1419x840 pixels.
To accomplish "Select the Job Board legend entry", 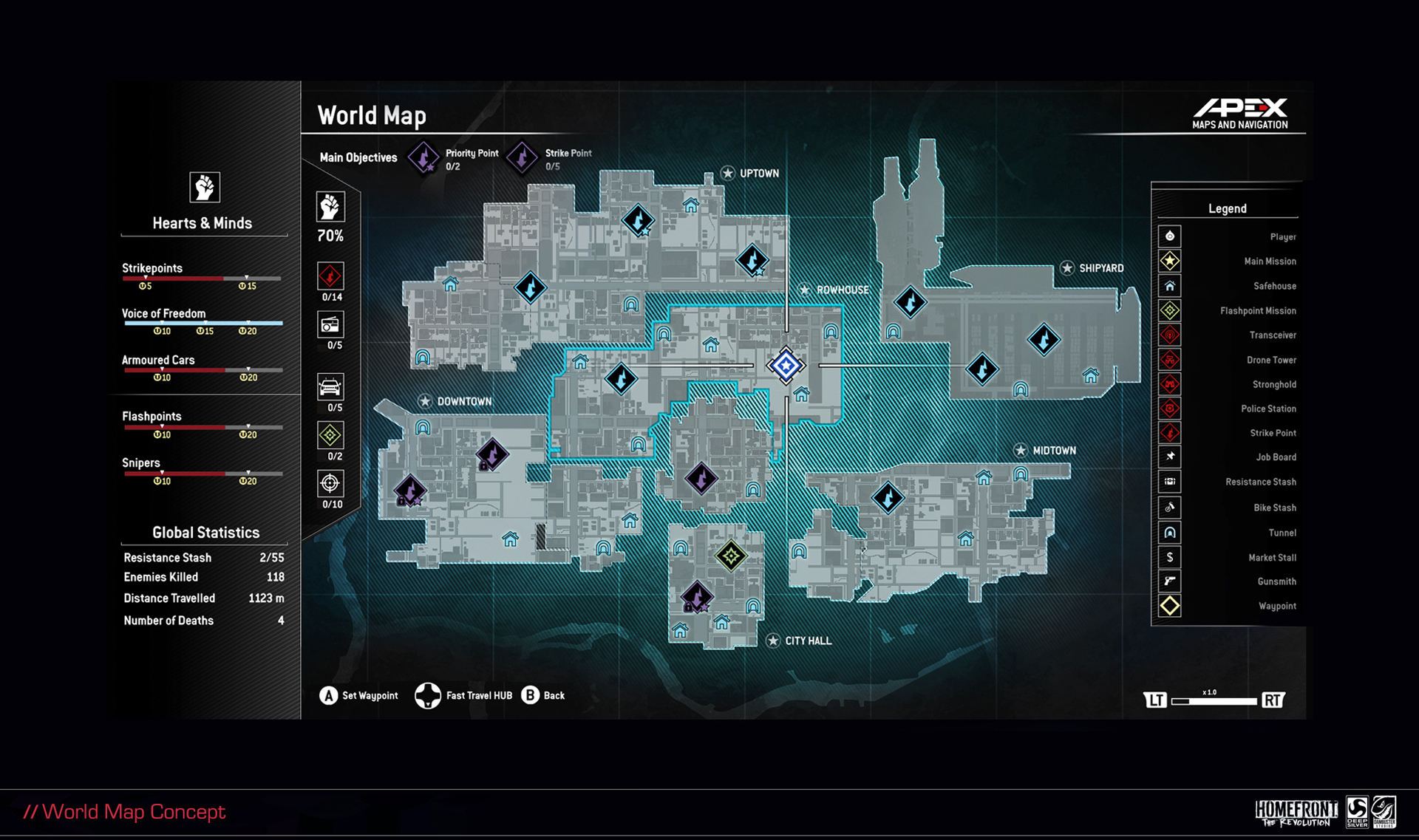I will (x=1227, y=457).
